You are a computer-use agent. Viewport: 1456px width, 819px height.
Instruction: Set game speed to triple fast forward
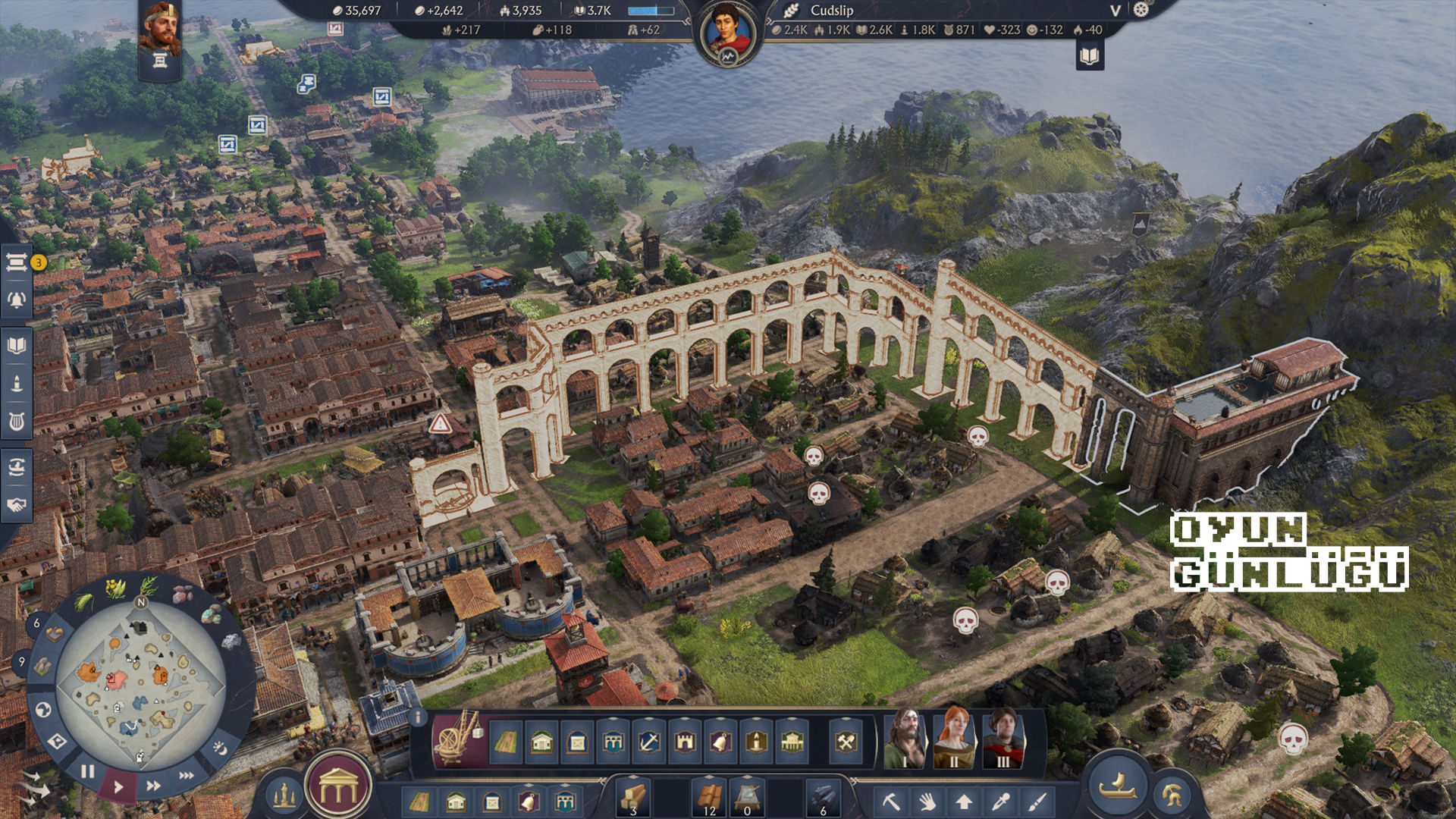186,775
